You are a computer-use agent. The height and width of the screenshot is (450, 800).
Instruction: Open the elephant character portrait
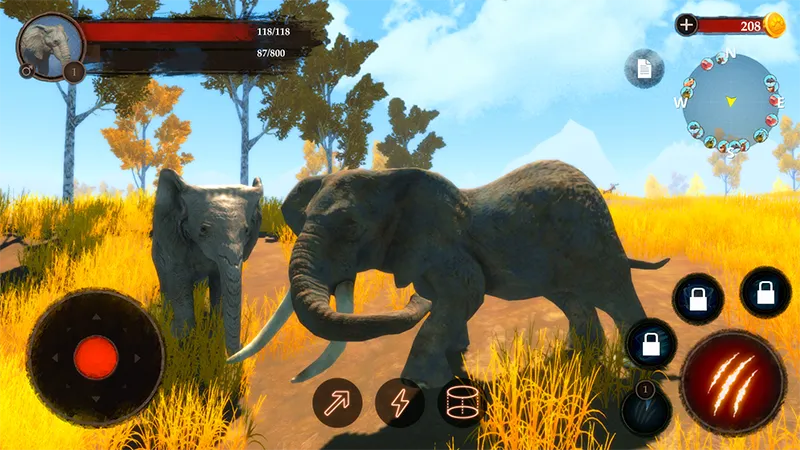(x=49, y=46)
